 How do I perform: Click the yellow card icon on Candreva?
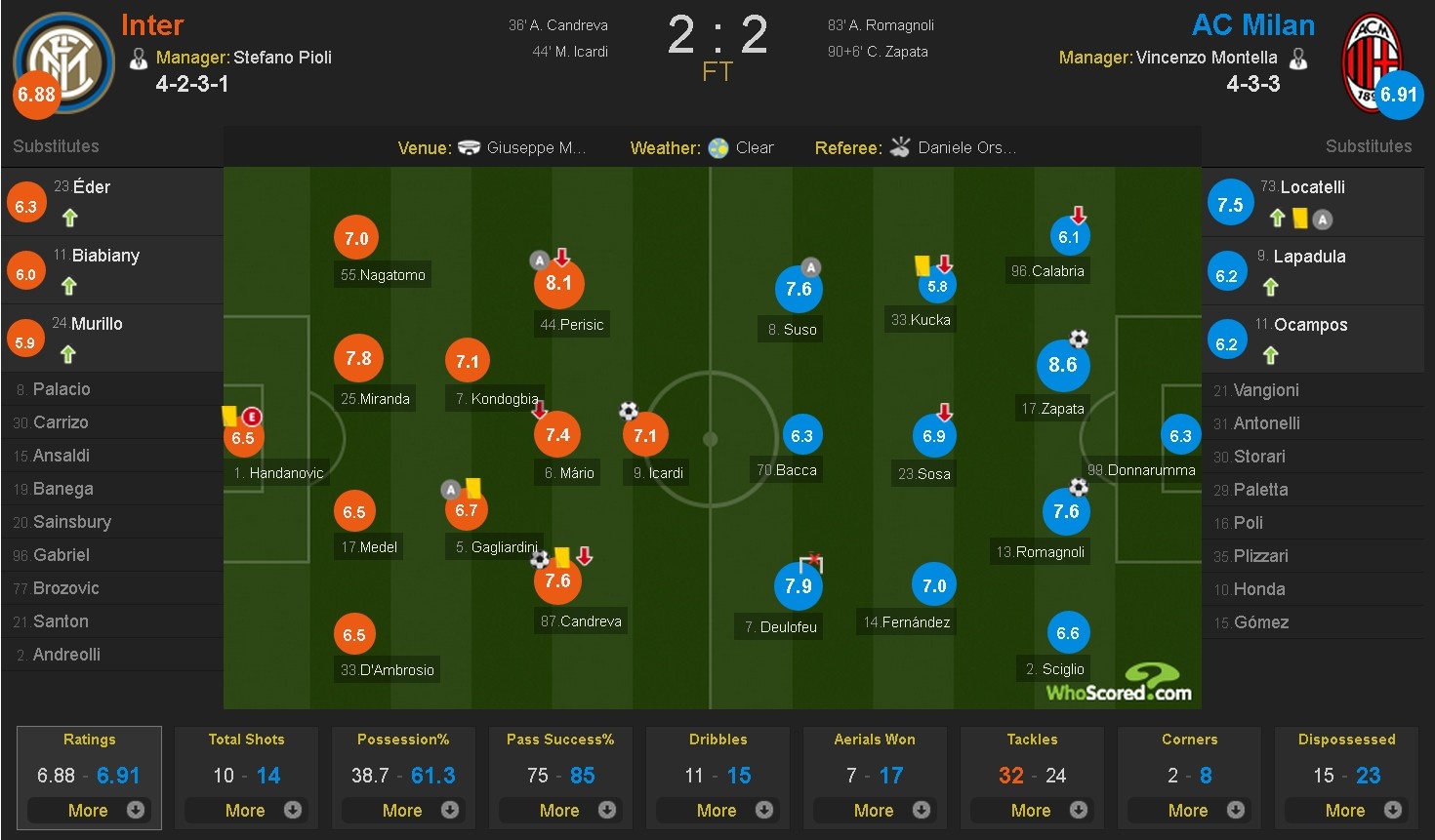click(564, 556)
